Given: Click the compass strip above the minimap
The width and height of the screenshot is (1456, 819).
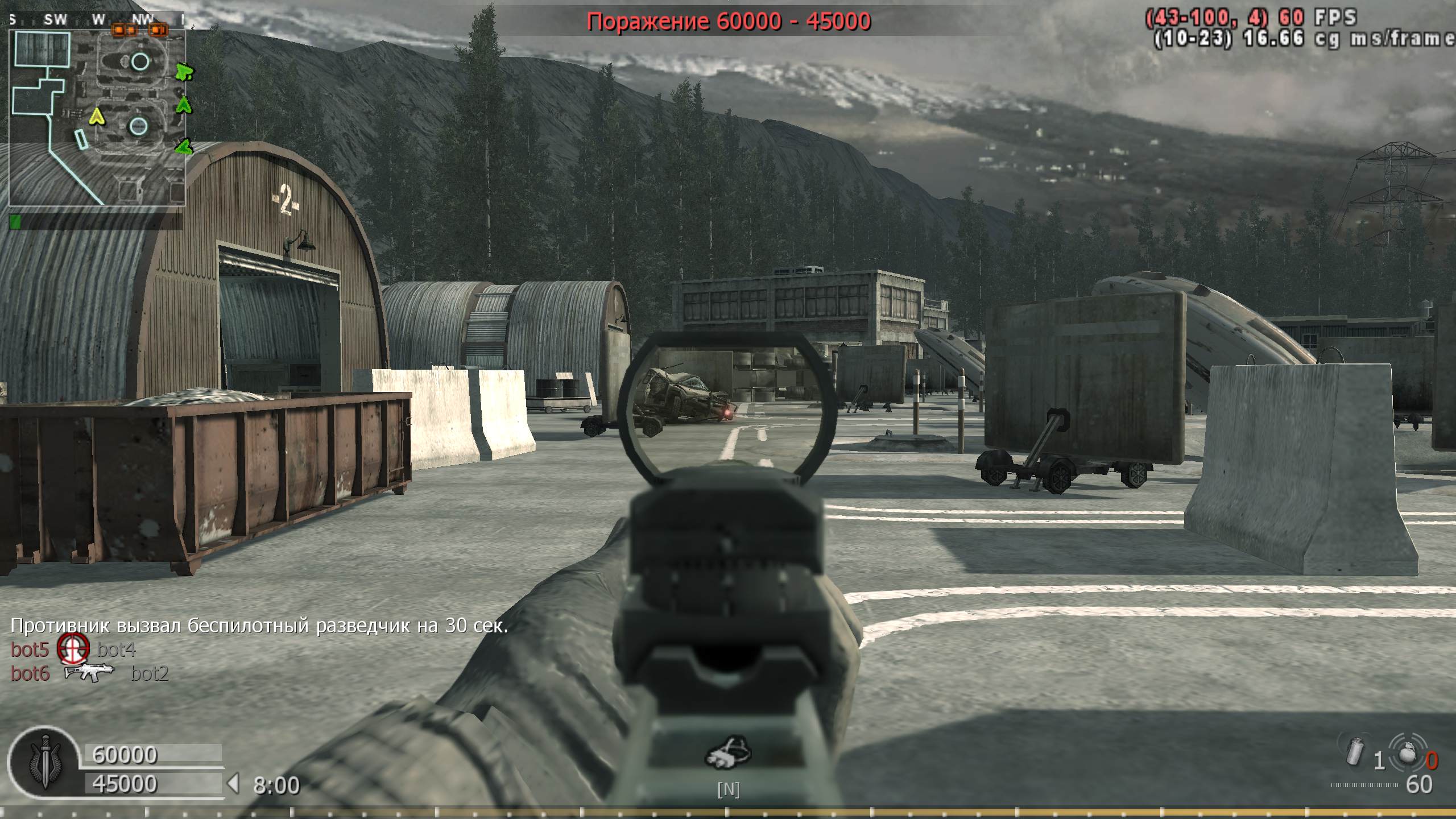Looking at the screenshot, I should (97, 20).
